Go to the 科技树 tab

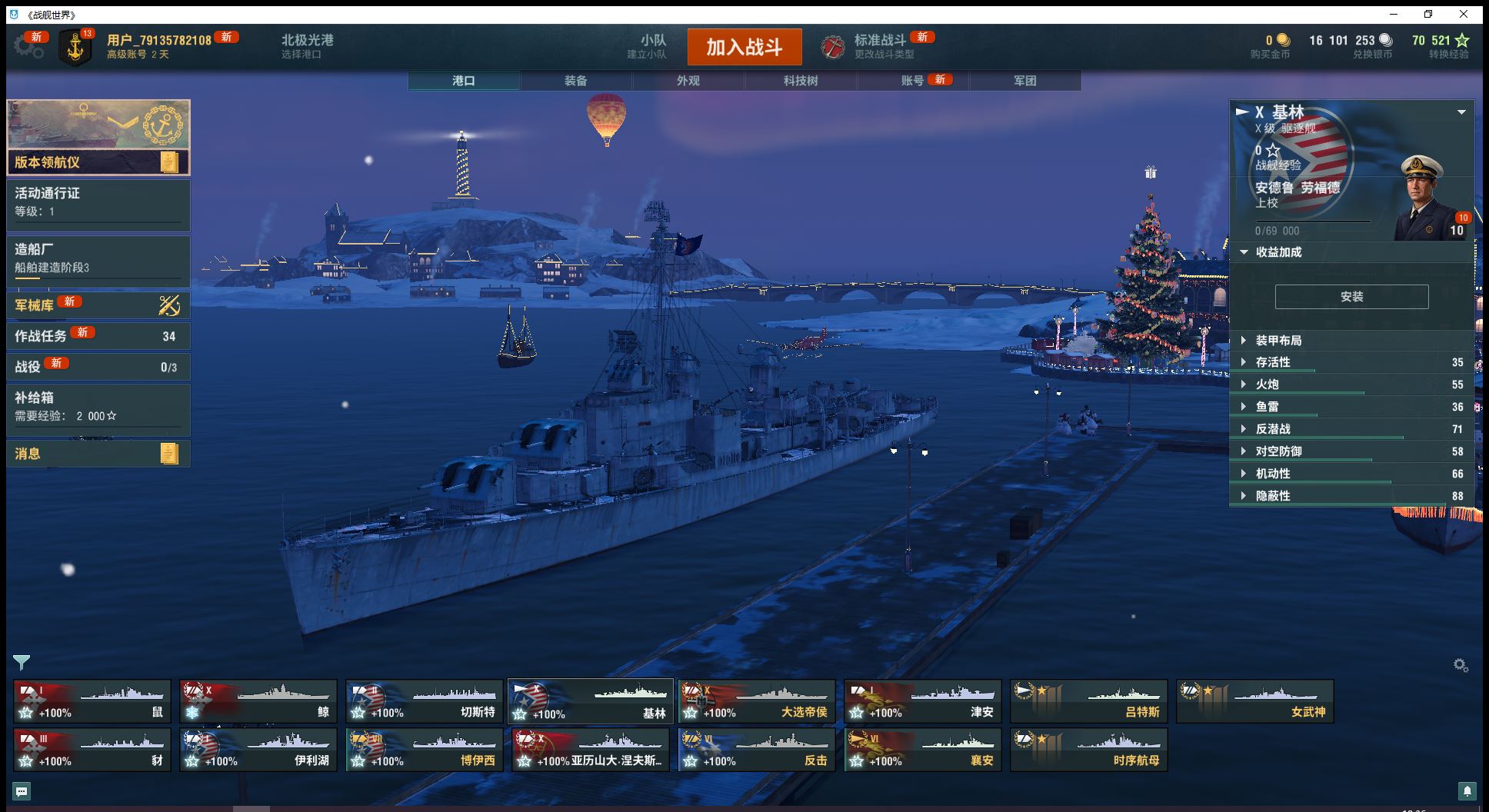click(x=800, y=81)
